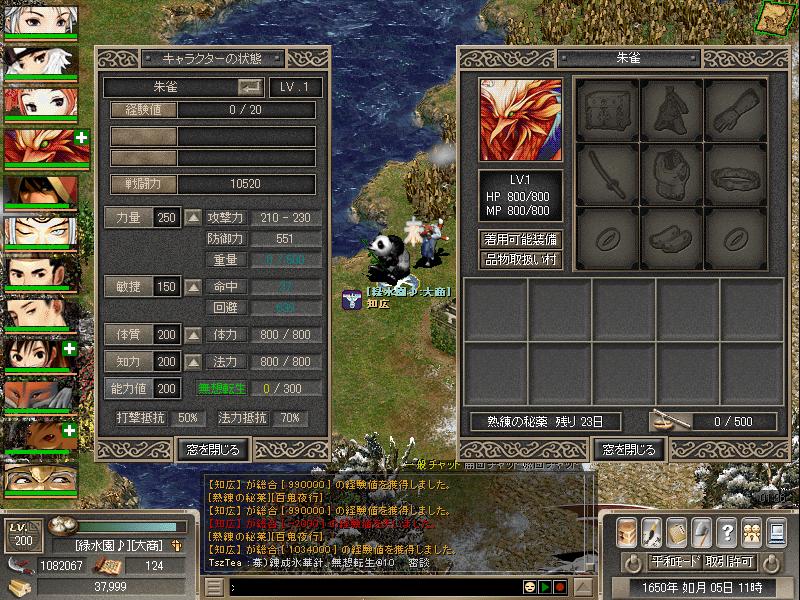The image size is (800, 600).
Task: Click the 着用可能装備 wearable equipment button
Action: point(521,240)
